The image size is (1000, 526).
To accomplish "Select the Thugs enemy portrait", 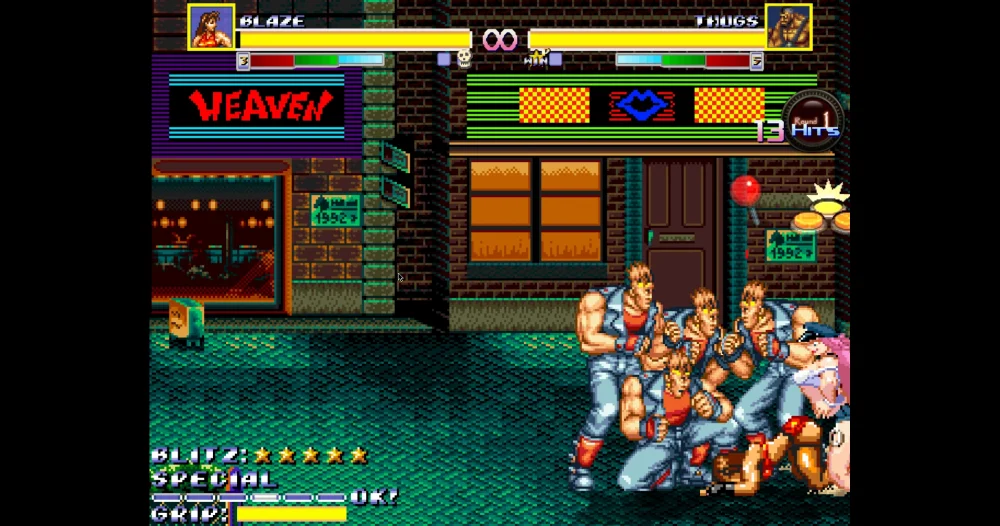I will coord(788,27).
